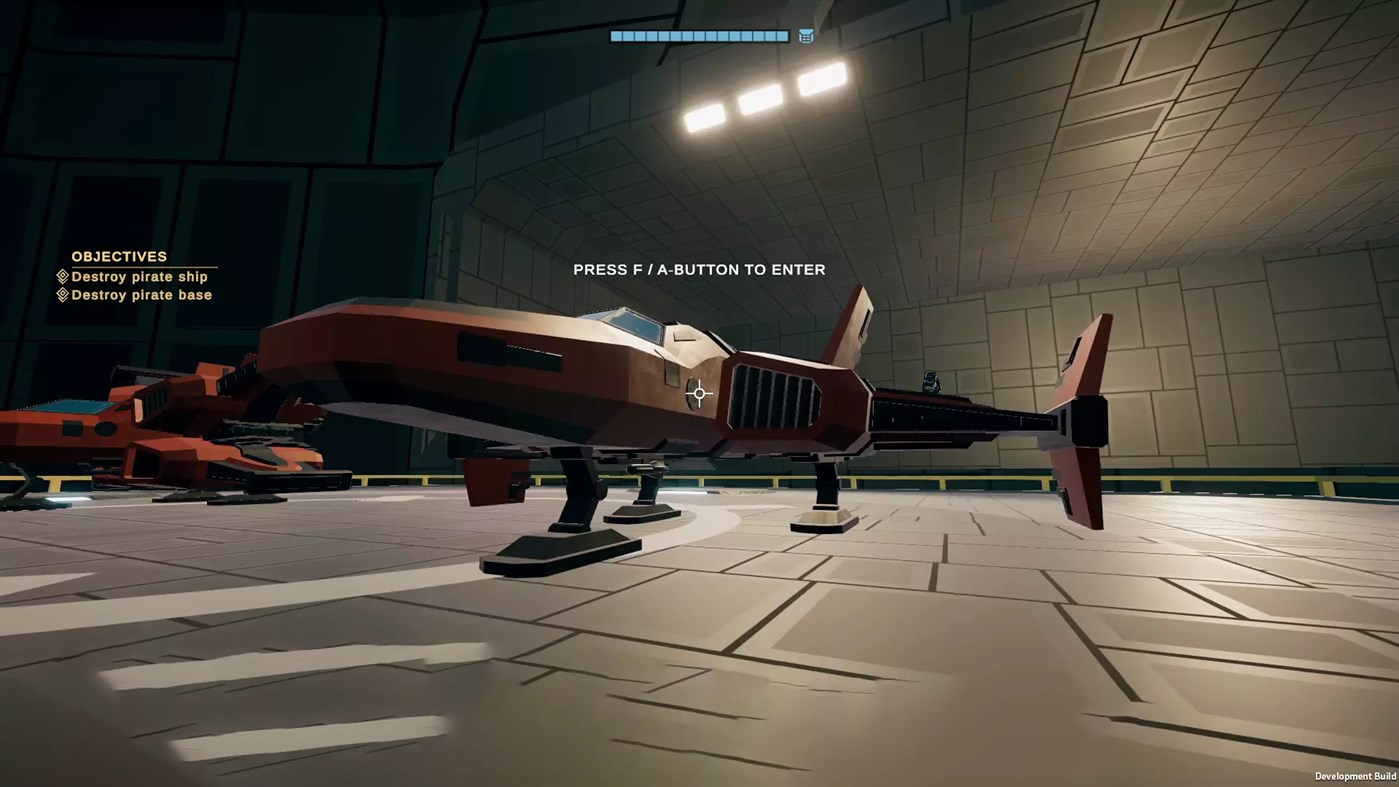Viewport: 1399px width, 787px height.
Task: Select the Destroy pirate ship objective entry
Action: 141,276
